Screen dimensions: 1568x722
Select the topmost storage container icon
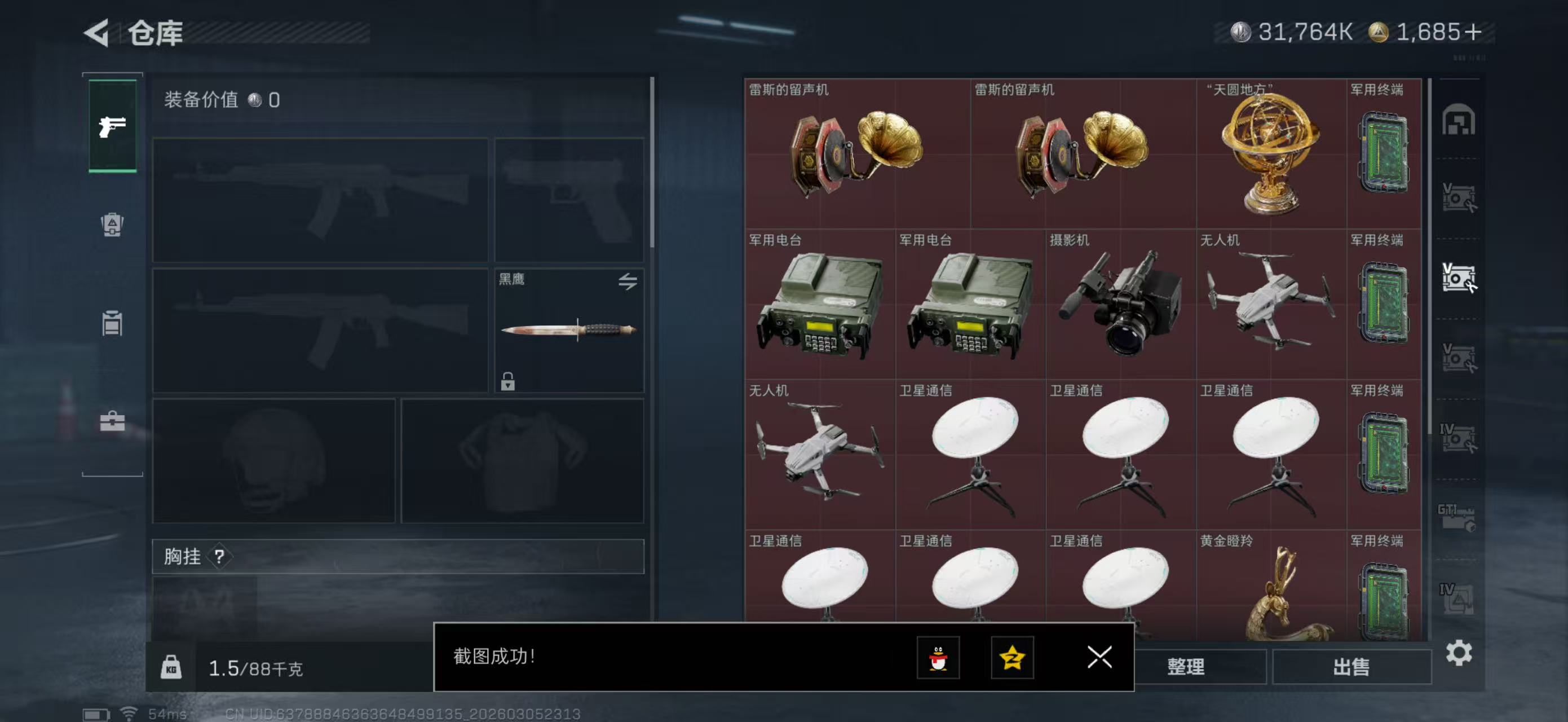(x=1459, y=121)
